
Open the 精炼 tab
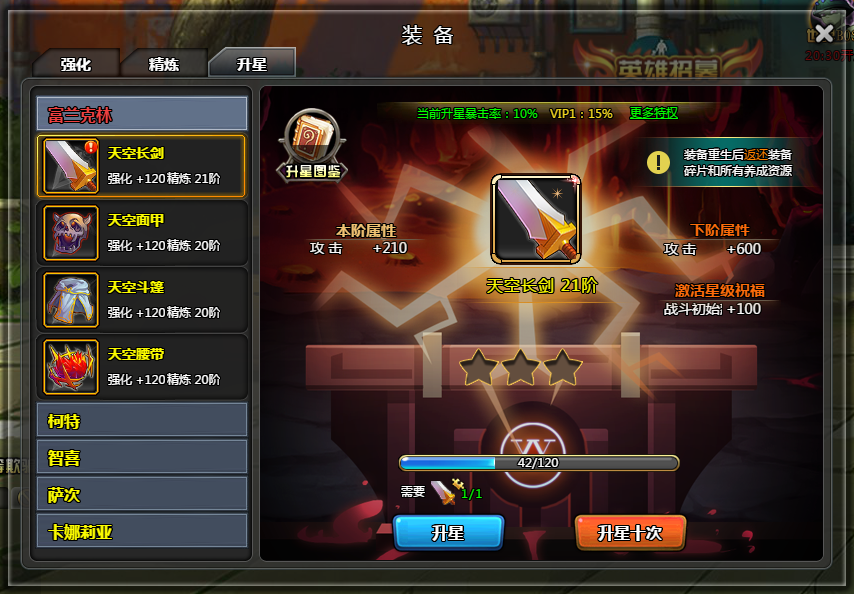[164, 64]
